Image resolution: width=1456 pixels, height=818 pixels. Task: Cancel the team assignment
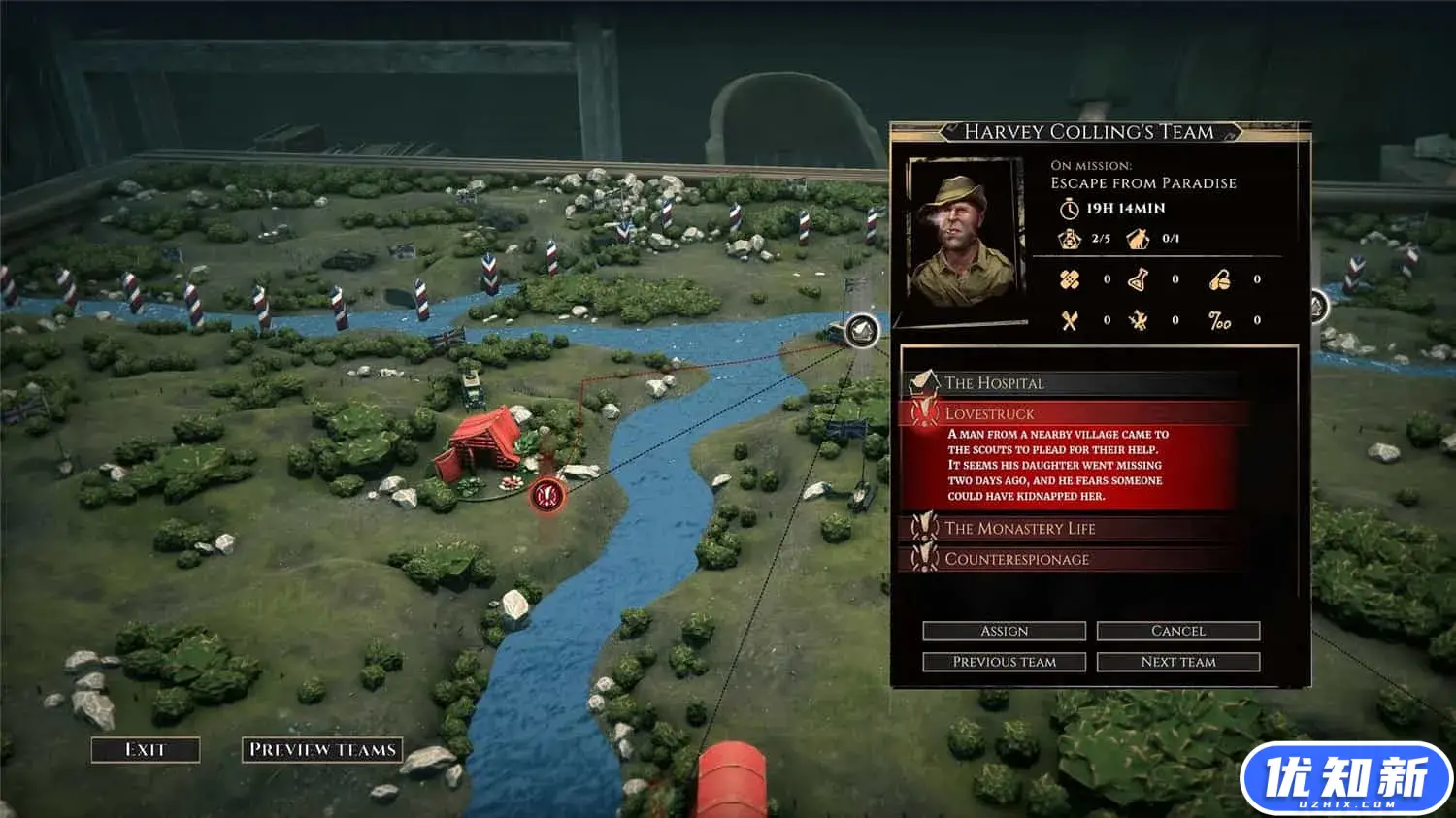pyautogui.click(x=1177, y=631)
